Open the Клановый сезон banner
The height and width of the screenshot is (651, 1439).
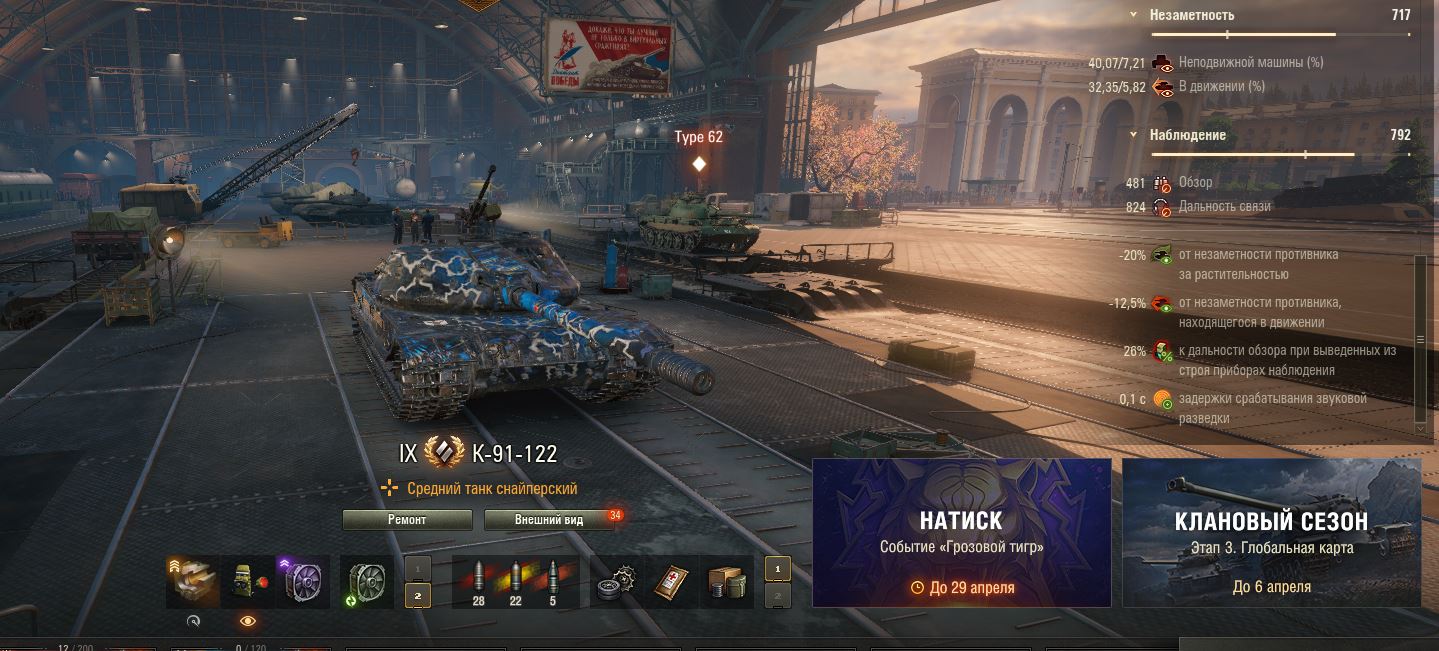click(x=1271, y=532)
